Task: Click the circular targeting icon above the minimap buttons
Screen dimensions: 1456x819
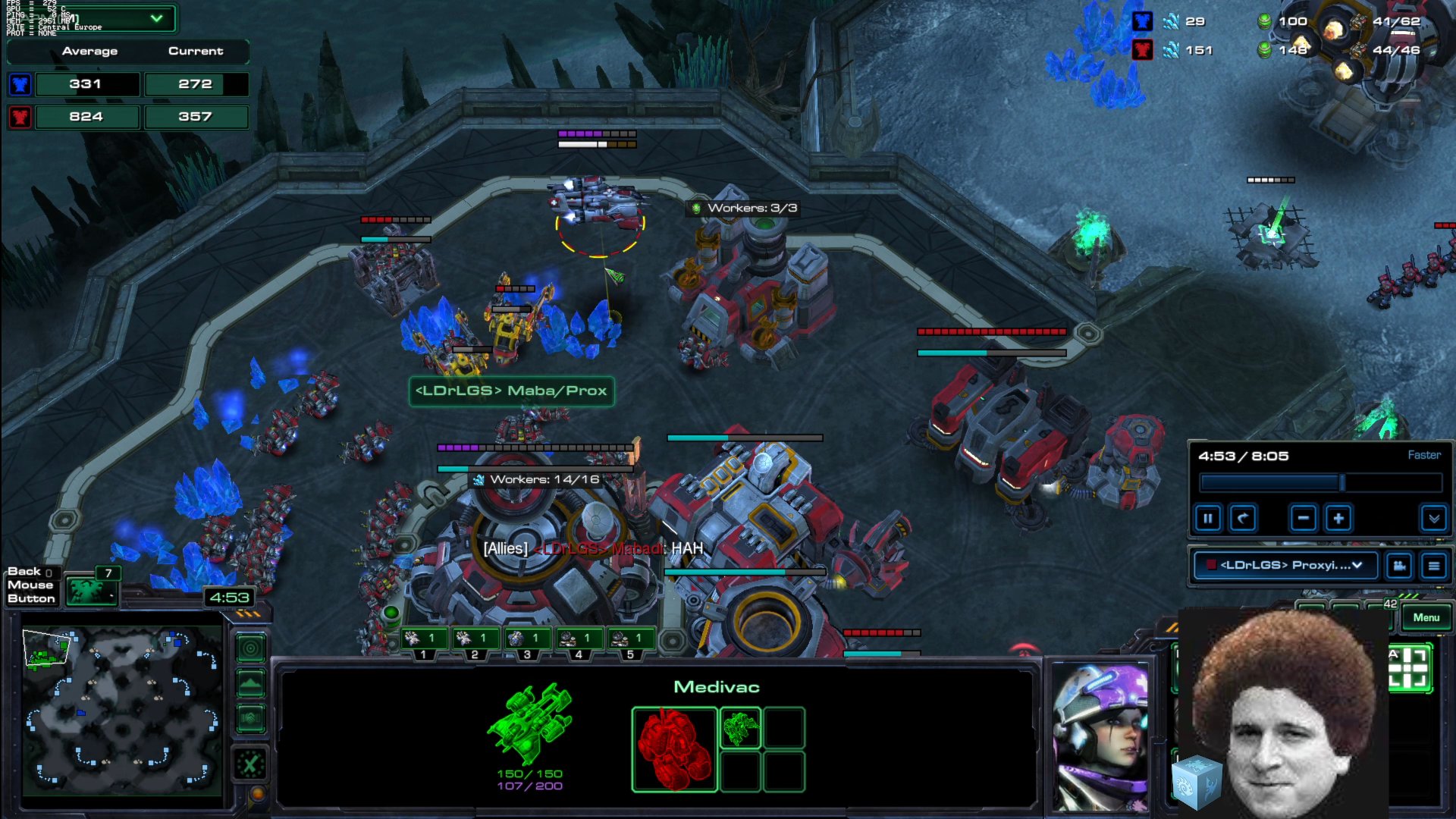Action: 250,650
